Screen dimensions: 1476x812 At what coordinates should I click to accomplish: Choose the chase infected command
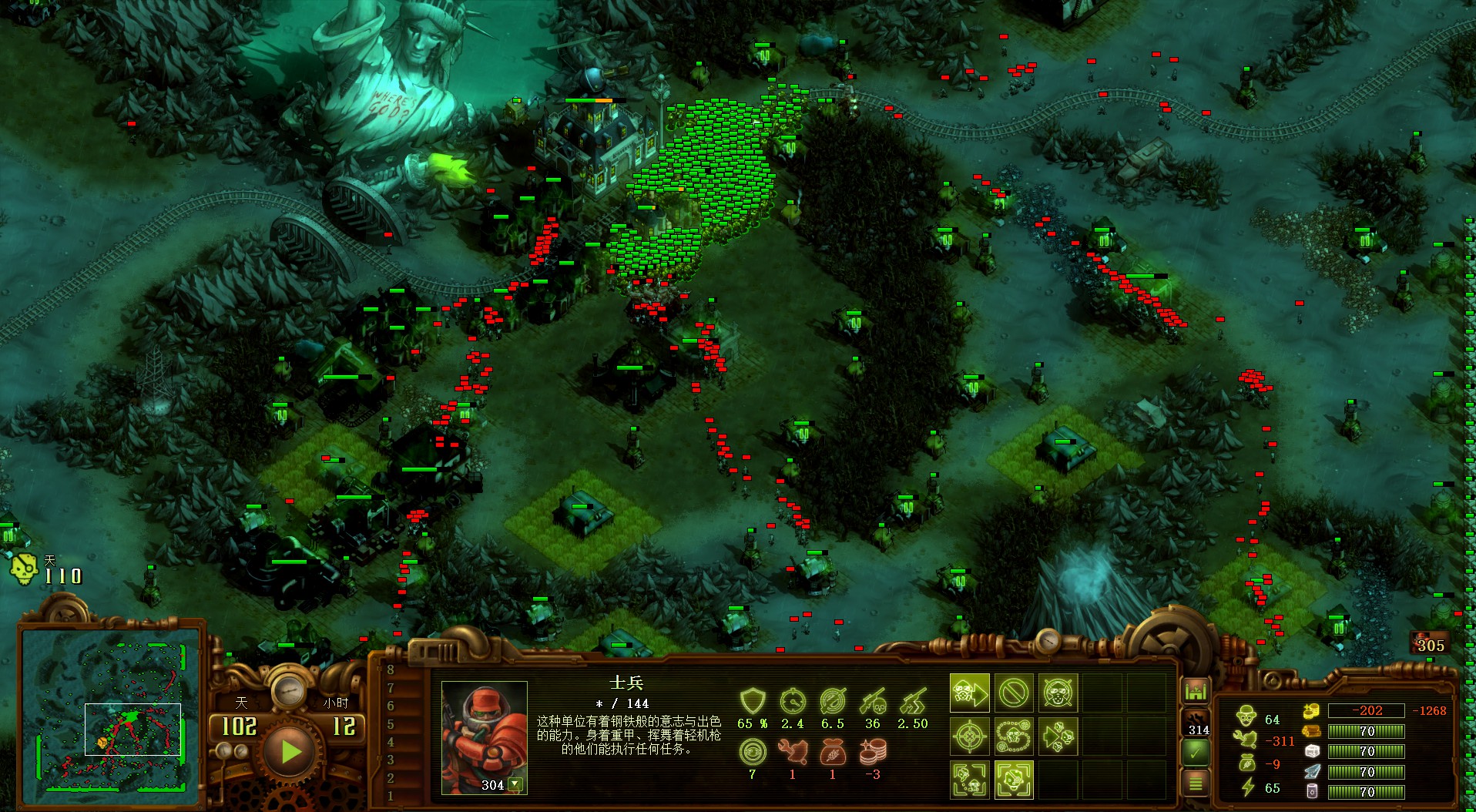tap(1057, 737)
